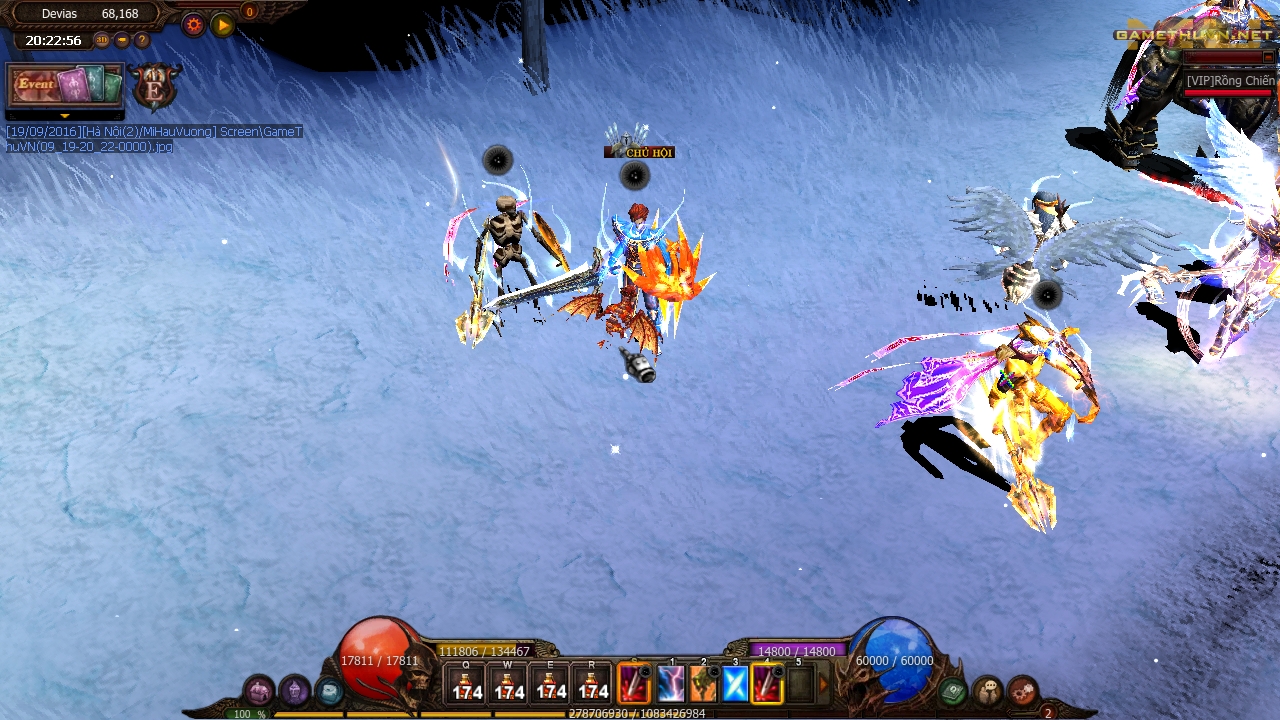Screen dimensions: 1280x720
Task: Open the question mark help button
Action: 142,40
